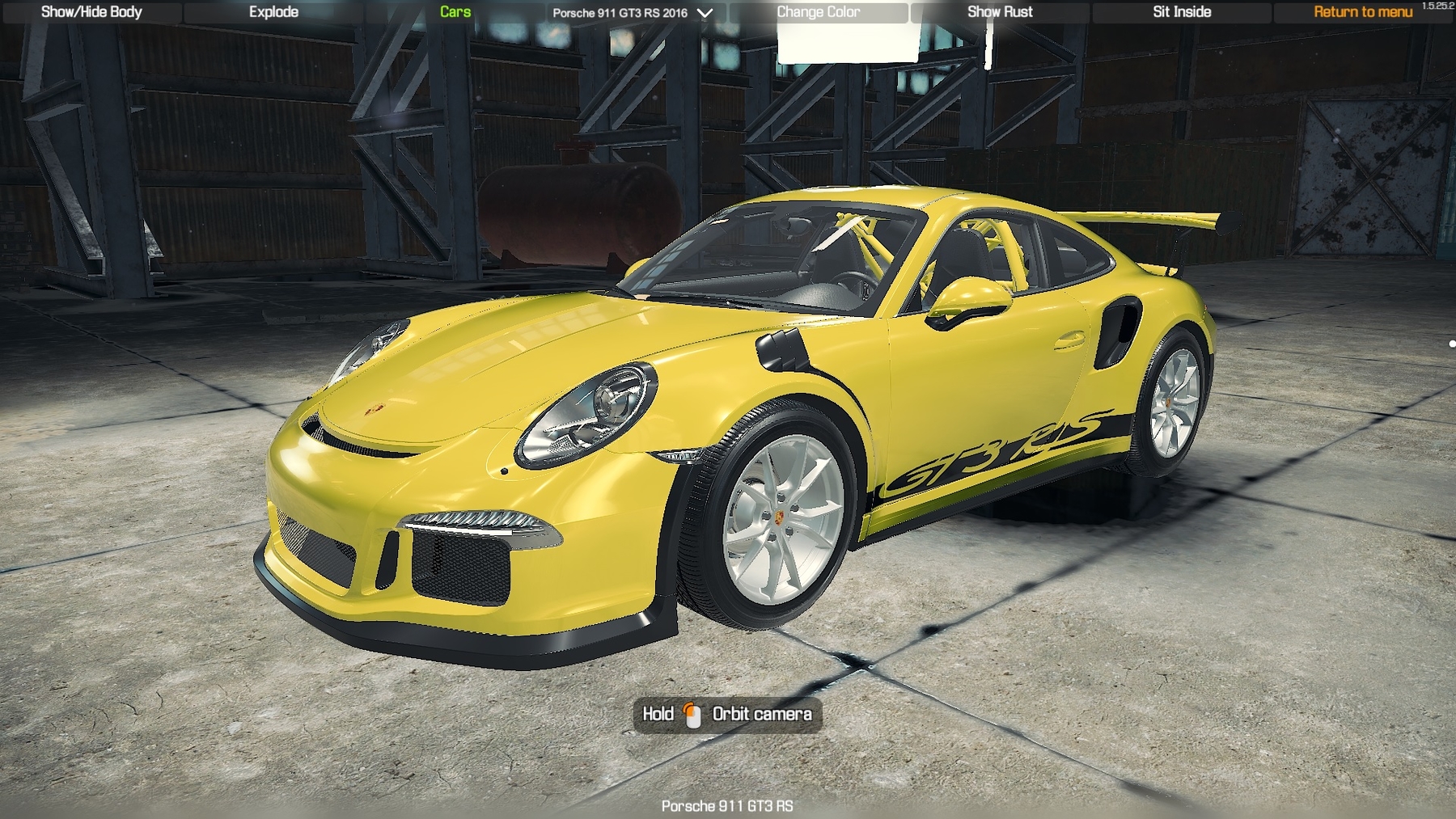Activate the Explode view button
The height and width of the screenshot is (819, 1456).
(x=273, y=12)
